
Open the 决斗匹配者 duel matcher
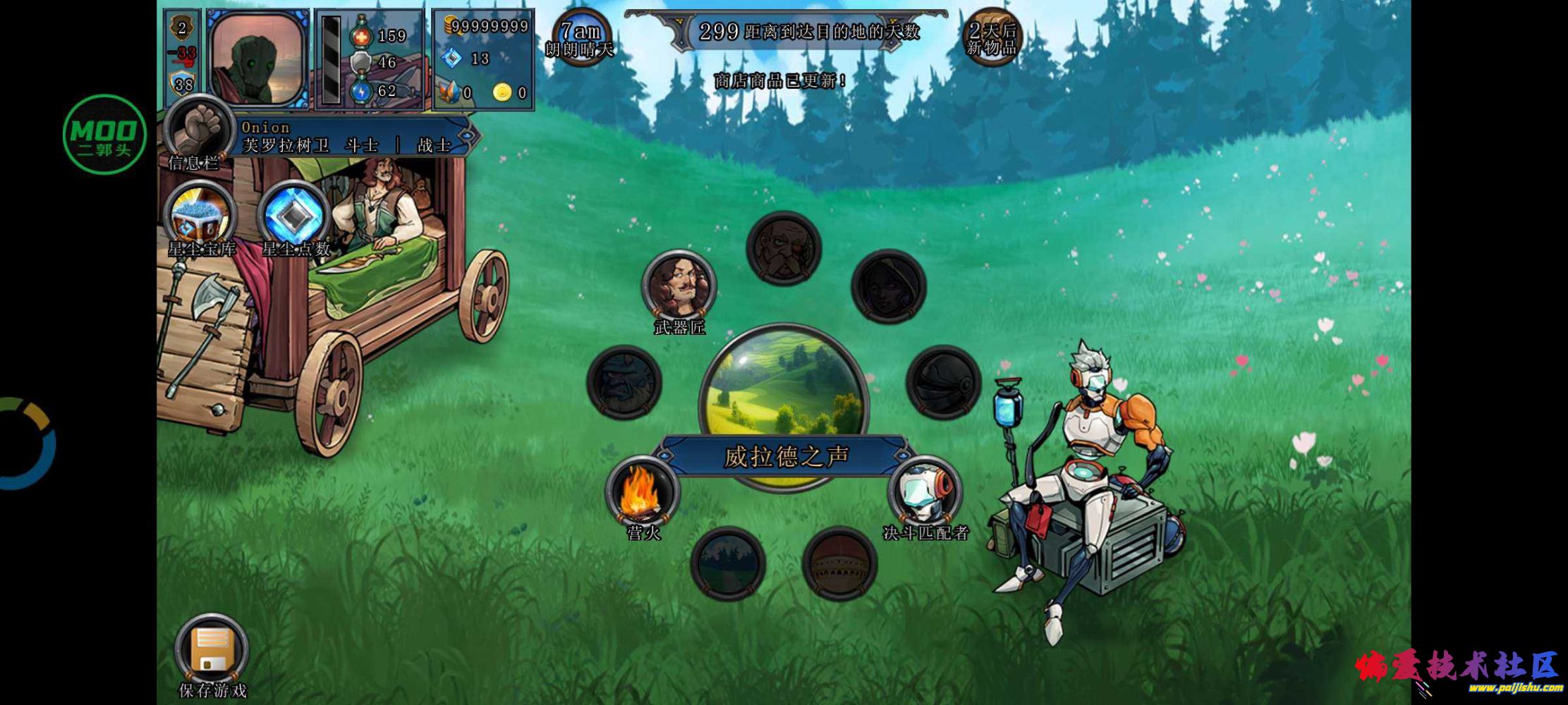point(925,493)
